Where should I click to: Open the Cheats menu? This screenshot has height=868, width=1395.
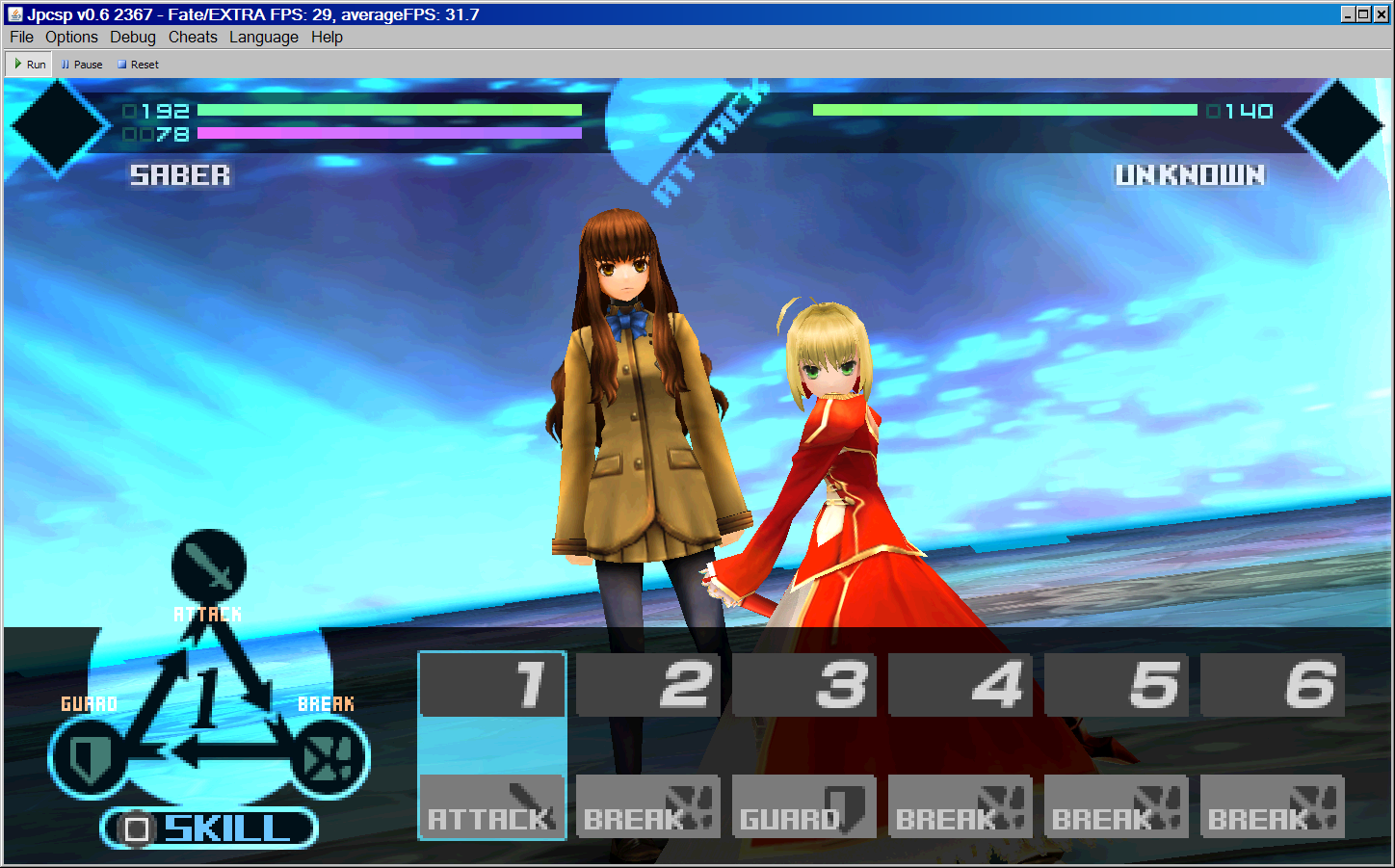pos(193,37)
